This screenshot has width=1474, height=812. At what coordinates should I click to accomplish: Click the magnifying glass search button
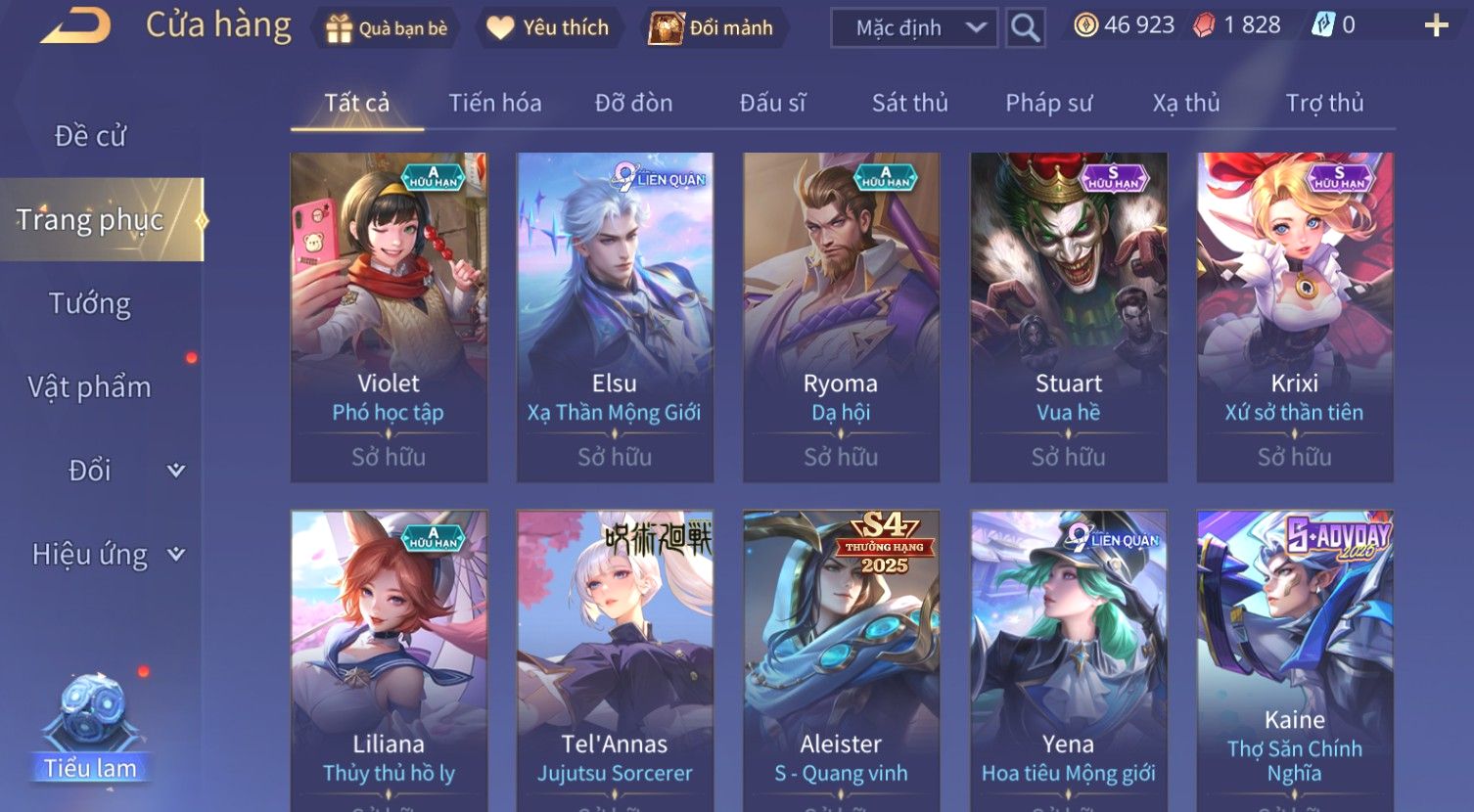pyautogui.click(x=1025, y=28)
